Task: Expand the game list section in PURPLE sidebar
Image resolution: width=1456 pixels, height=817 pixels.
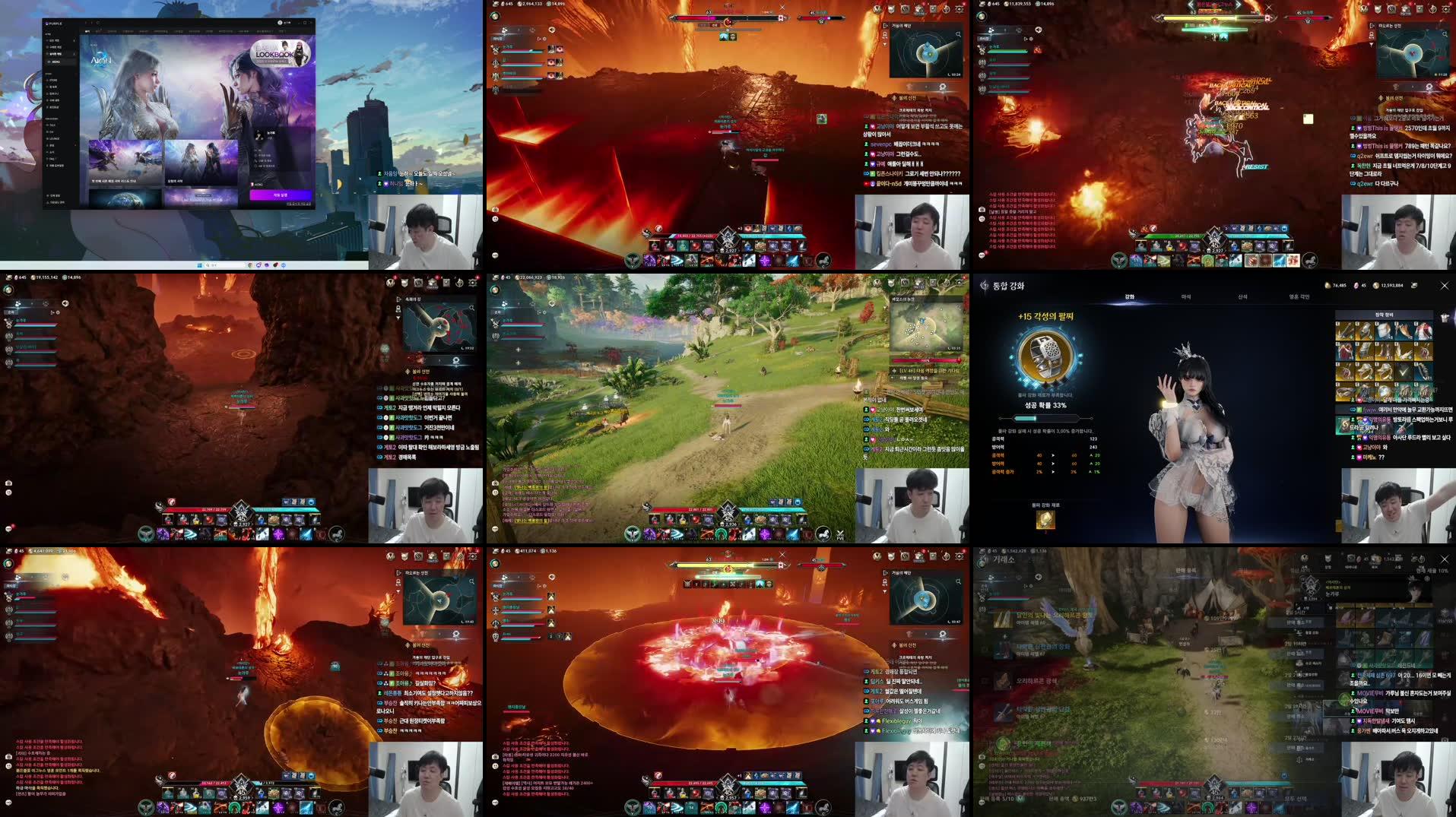Action: pos(75,54)
